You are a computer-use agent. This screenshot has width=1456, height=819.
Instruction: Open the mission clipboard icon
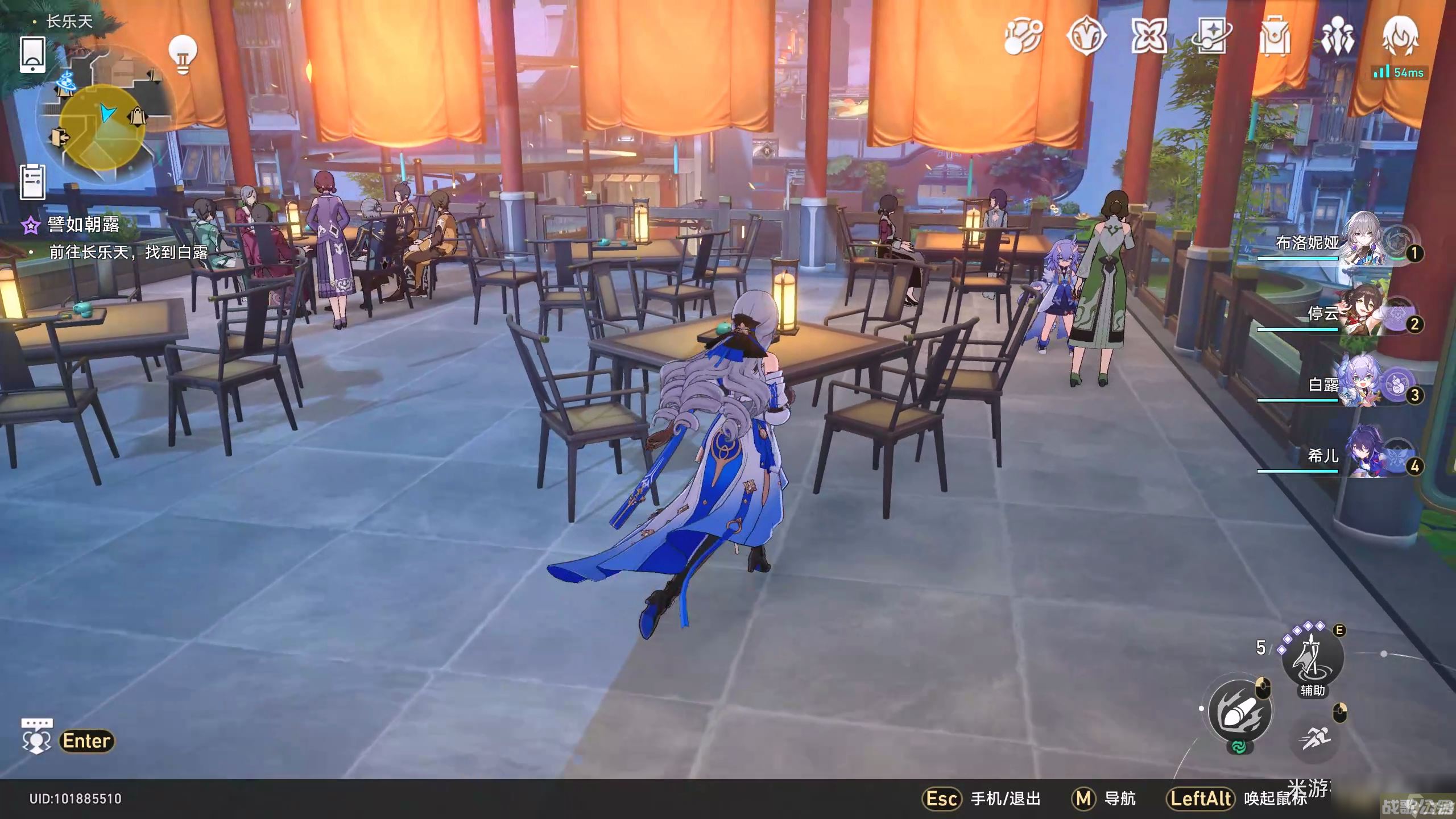tap(32, 182)
